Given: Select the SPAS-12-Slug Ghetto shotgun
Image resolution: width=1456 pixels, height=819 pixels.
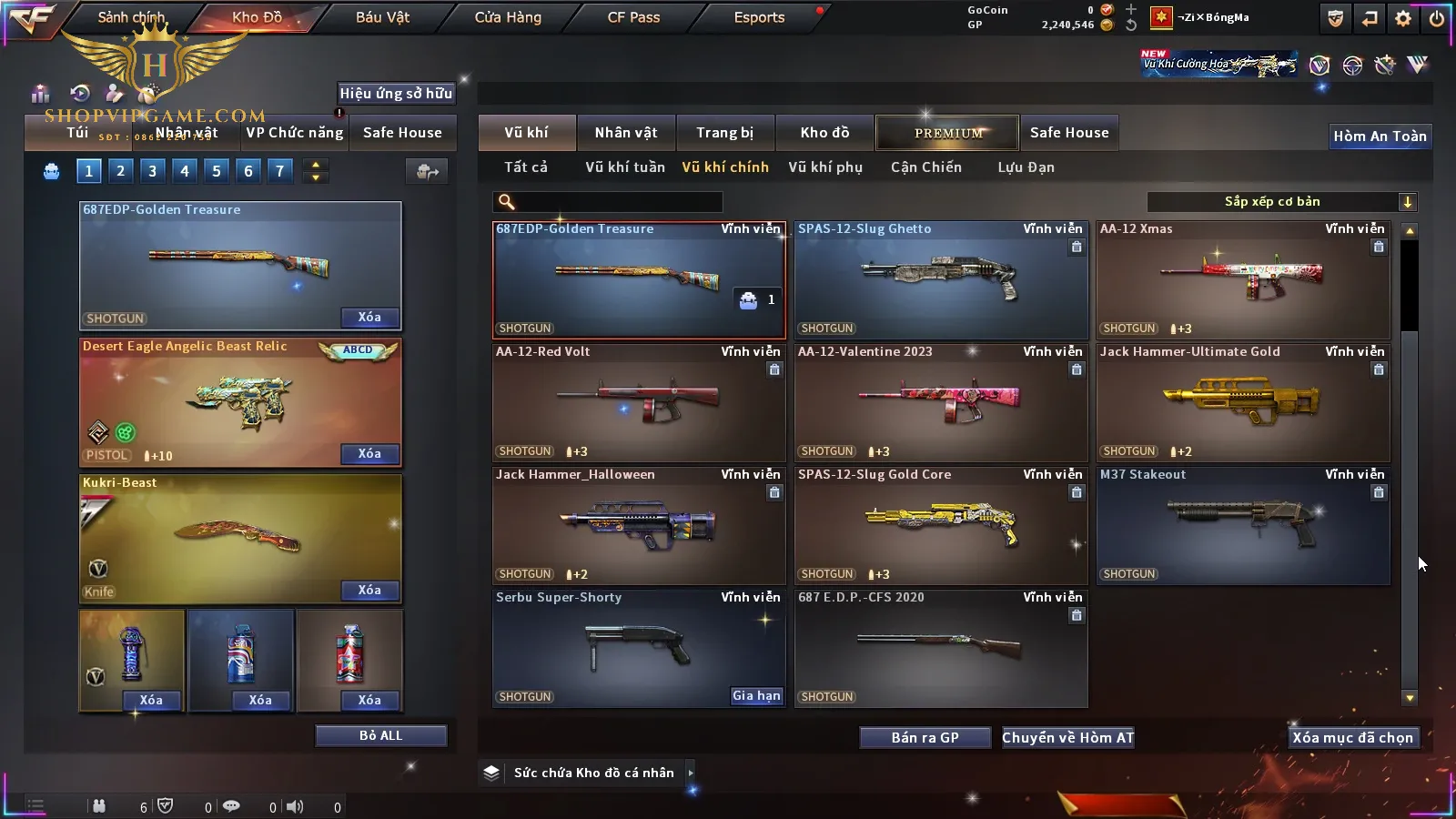Looking at the screenshot, I should (x=941, y=280).
